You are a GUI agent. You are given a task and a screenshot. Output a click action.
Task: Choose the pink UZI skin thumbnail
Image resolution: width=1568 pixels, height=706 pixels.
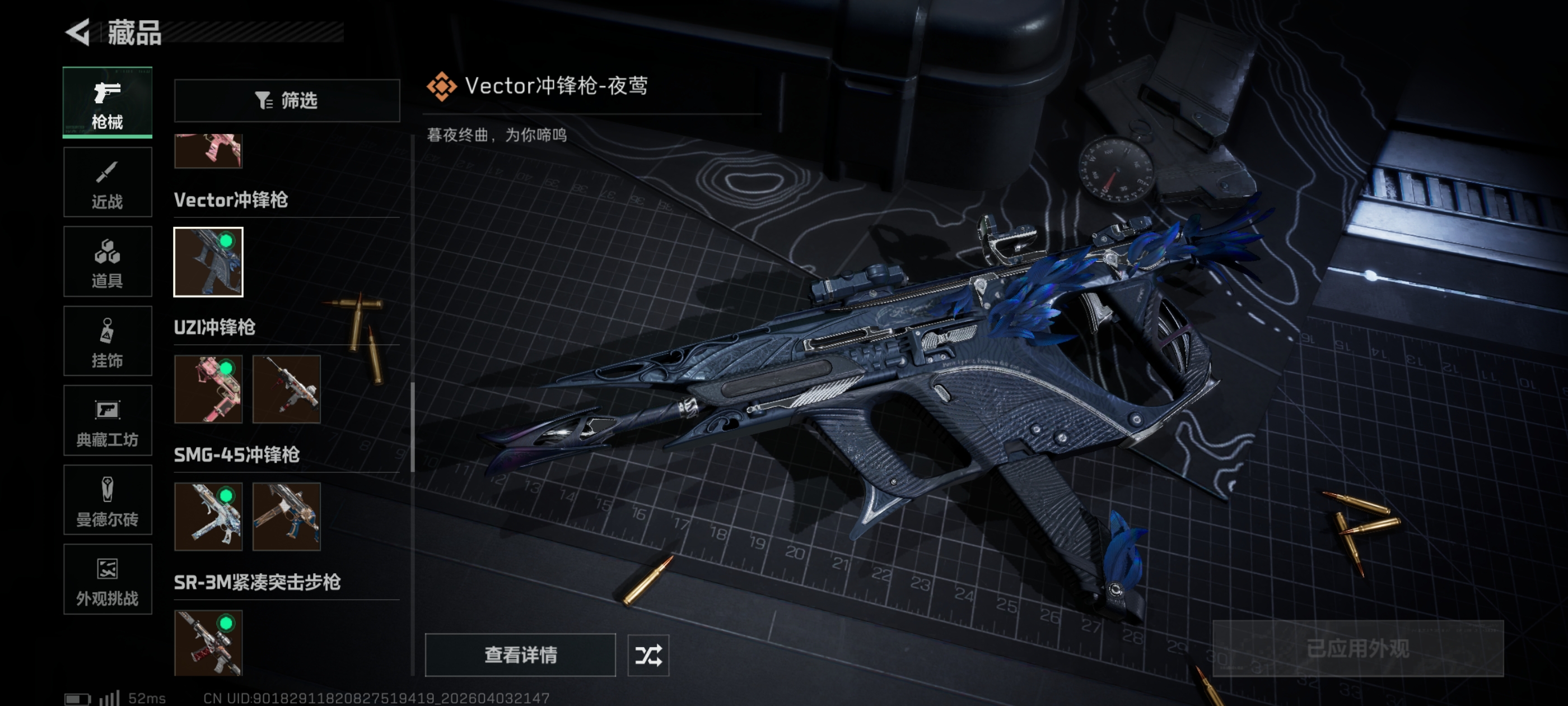(208, 389)
